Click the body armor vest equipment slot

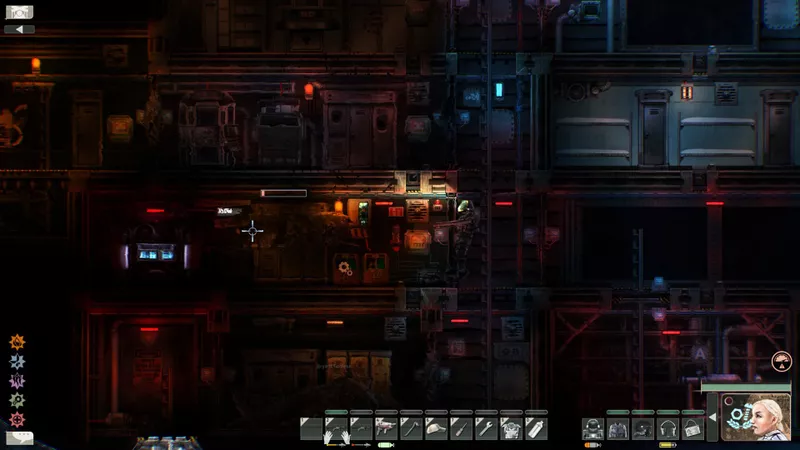[x=619, y=428]
